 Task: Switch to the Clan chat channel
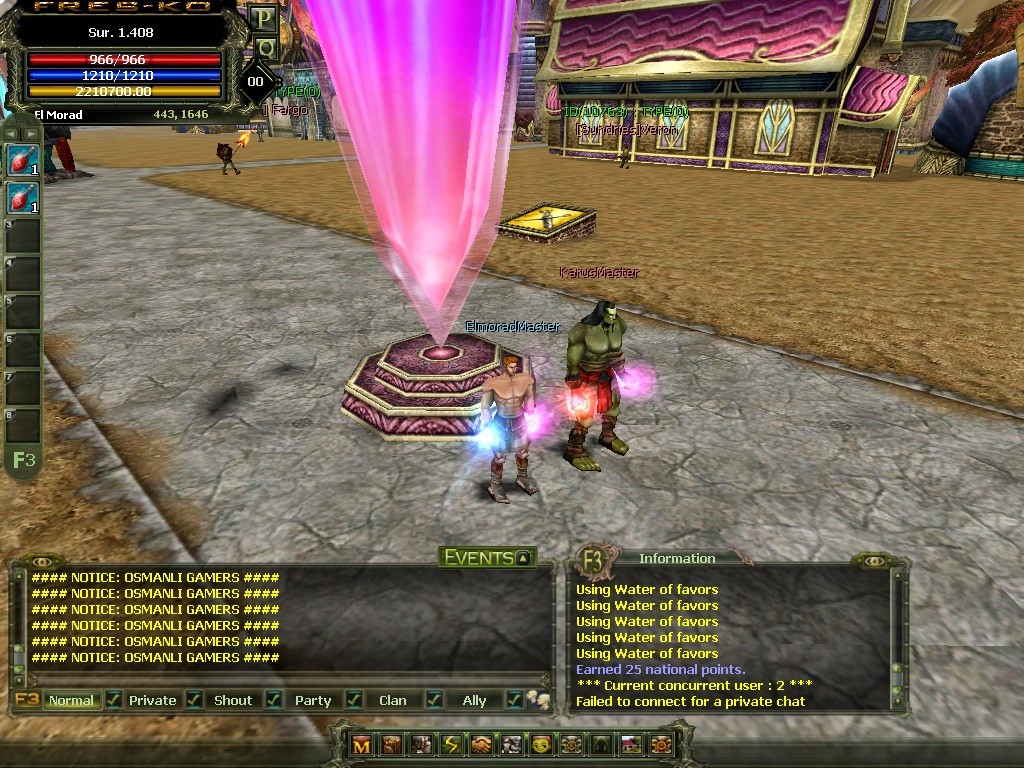pyautogui.click(x=393, y=700)
